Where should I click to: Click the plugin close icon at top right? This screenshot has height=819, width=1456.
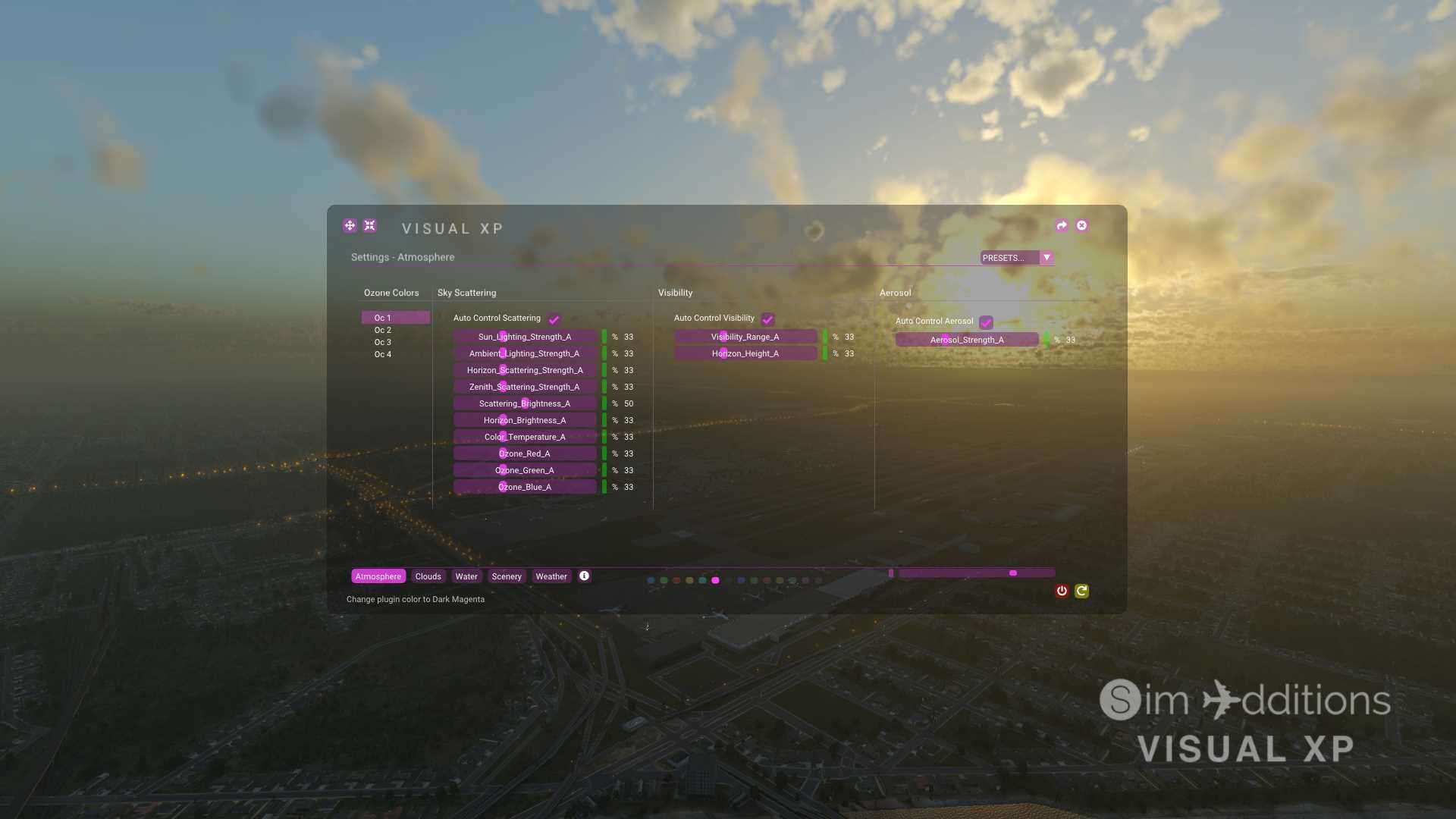tap(1081, 225)
